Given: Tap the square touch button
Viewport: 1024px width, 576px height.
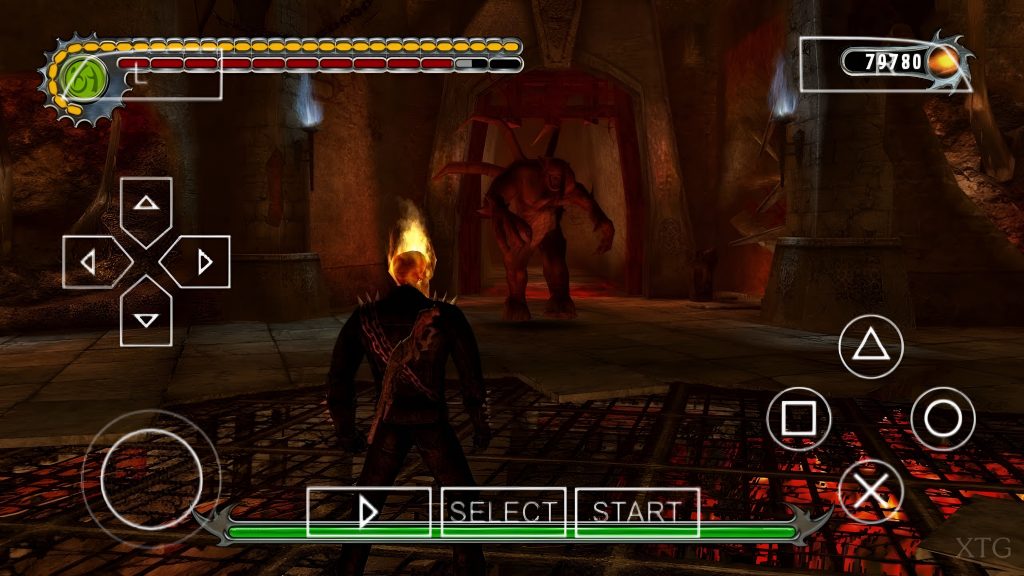Looking at the screenshot, I should click(799, 418).
